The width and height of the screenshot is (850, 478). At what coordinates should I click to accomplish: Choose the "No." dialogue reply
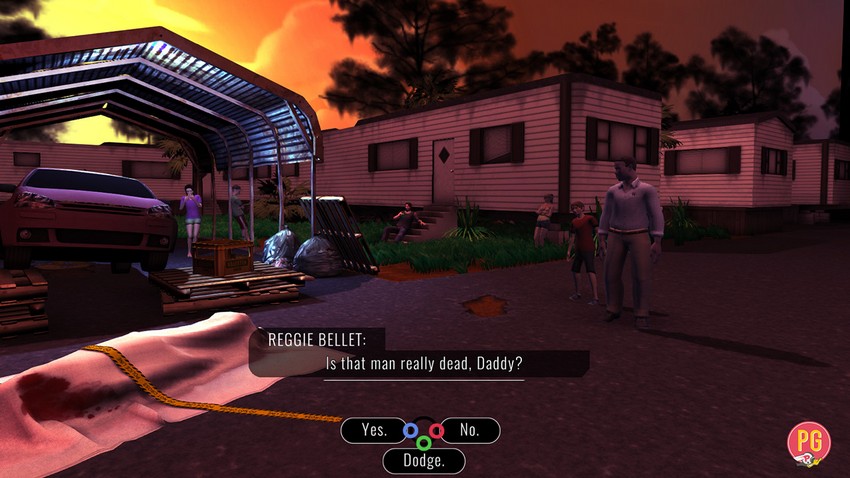coord(469,430)
